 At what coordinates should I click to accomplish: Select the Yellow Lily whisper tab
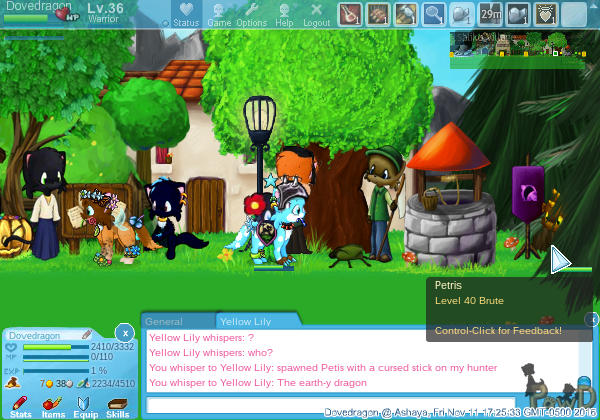click(x=249, y=322)
